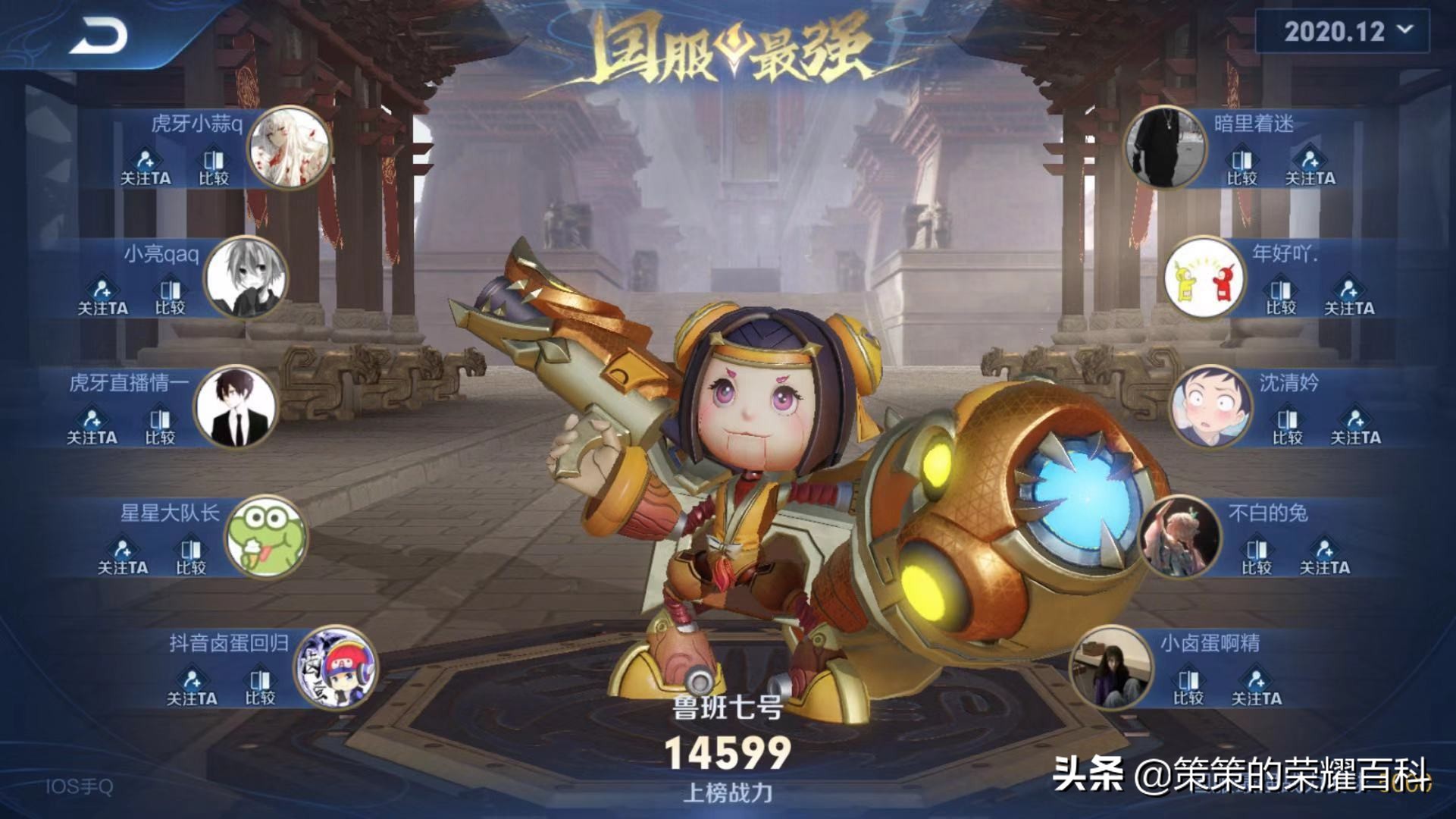Follow player 小卤蛋啊精

coord(1256,687)
